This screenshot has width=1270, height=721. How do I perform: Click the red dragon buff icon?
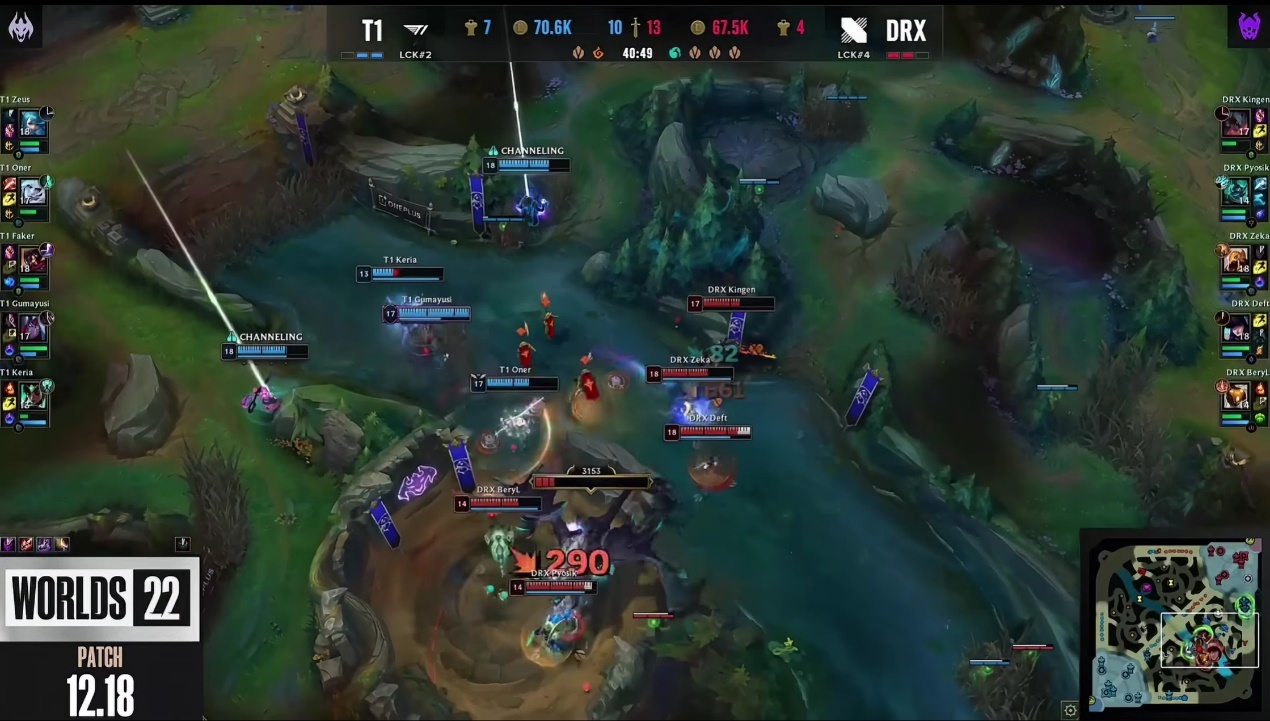tap(599, 53)
